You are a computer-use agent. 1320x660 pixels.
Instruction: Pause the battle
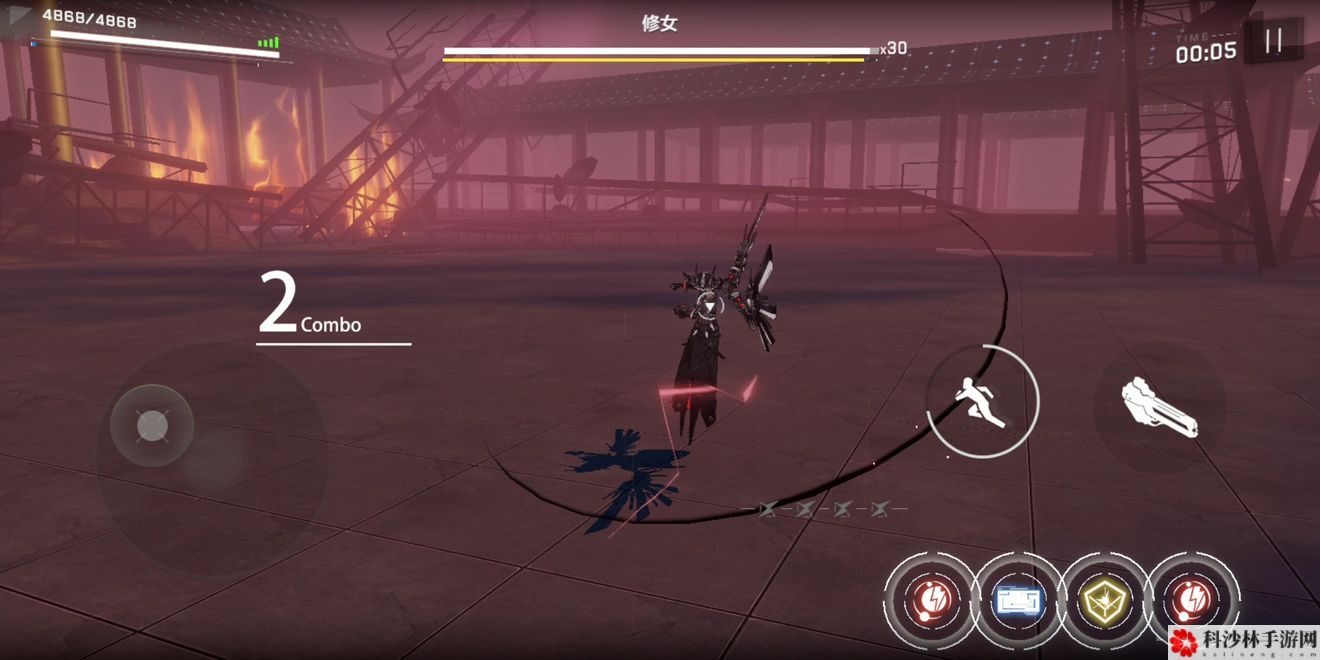tap(1273, 42)
